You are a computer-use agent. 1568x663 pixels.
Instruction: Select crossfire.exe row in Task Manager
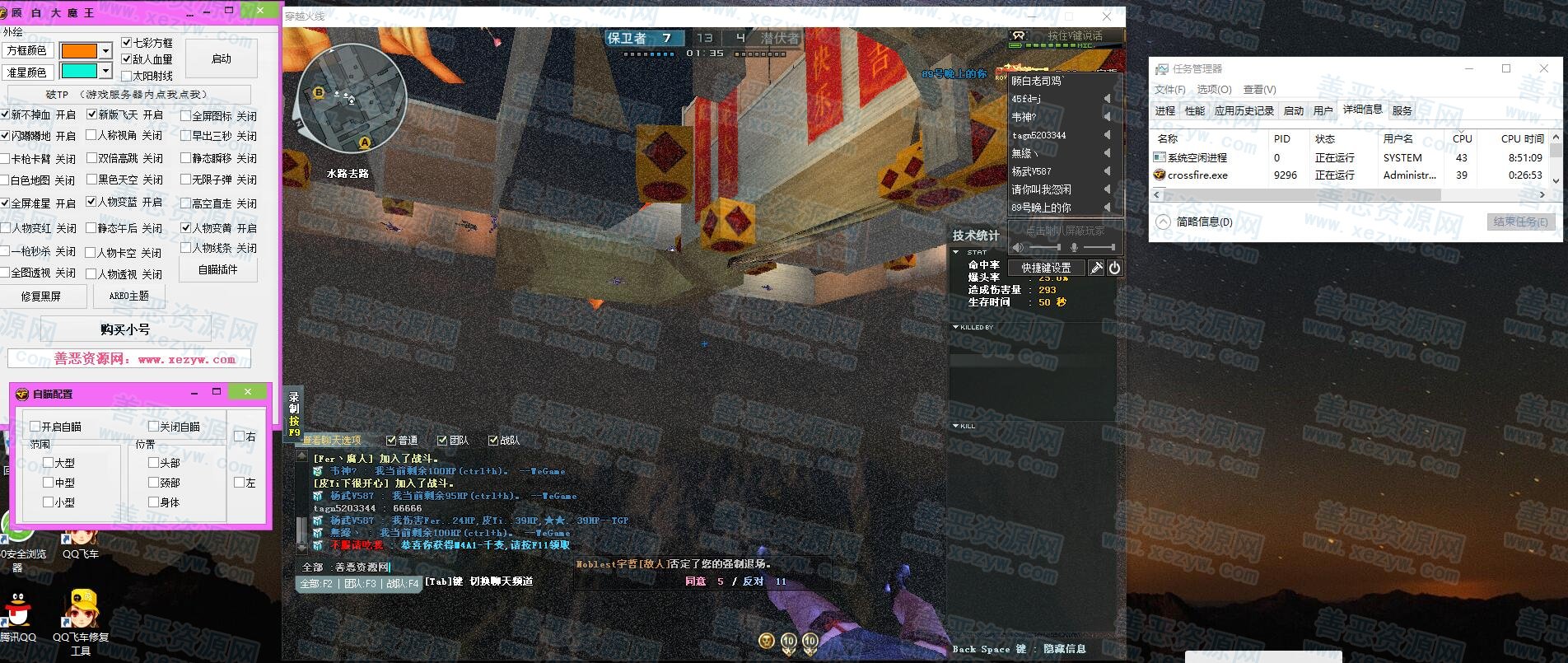coord(1197,175)
